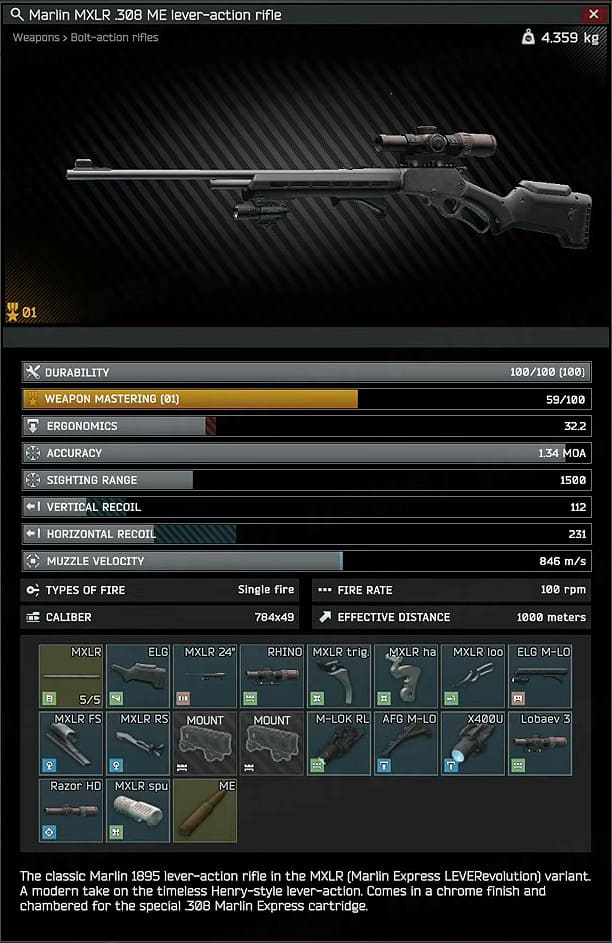Click the Razor HD scope slot
The height and width of the screenshot is (943, 612).
pos(71,810)
